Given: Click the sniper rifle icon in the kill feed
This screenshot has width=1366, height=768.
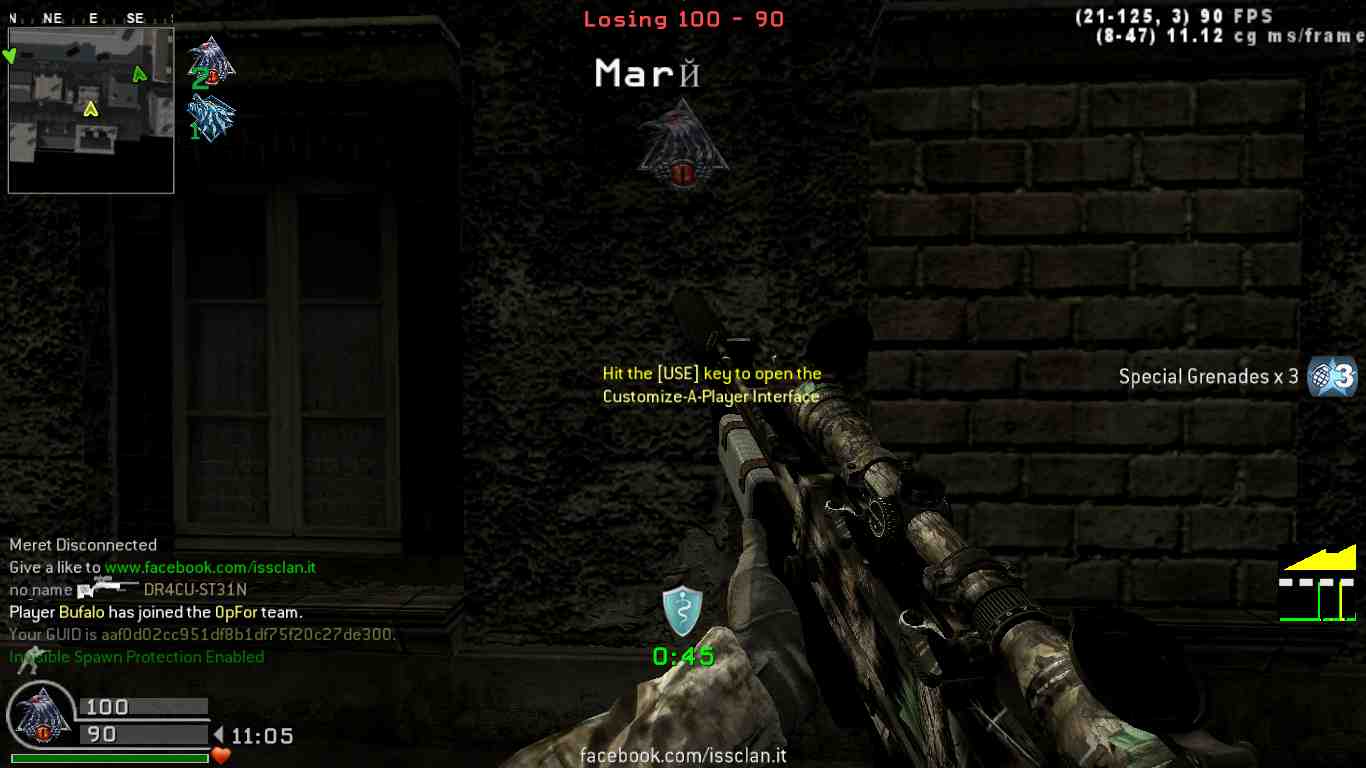Looking at the screenshot, I should point(107,589).
